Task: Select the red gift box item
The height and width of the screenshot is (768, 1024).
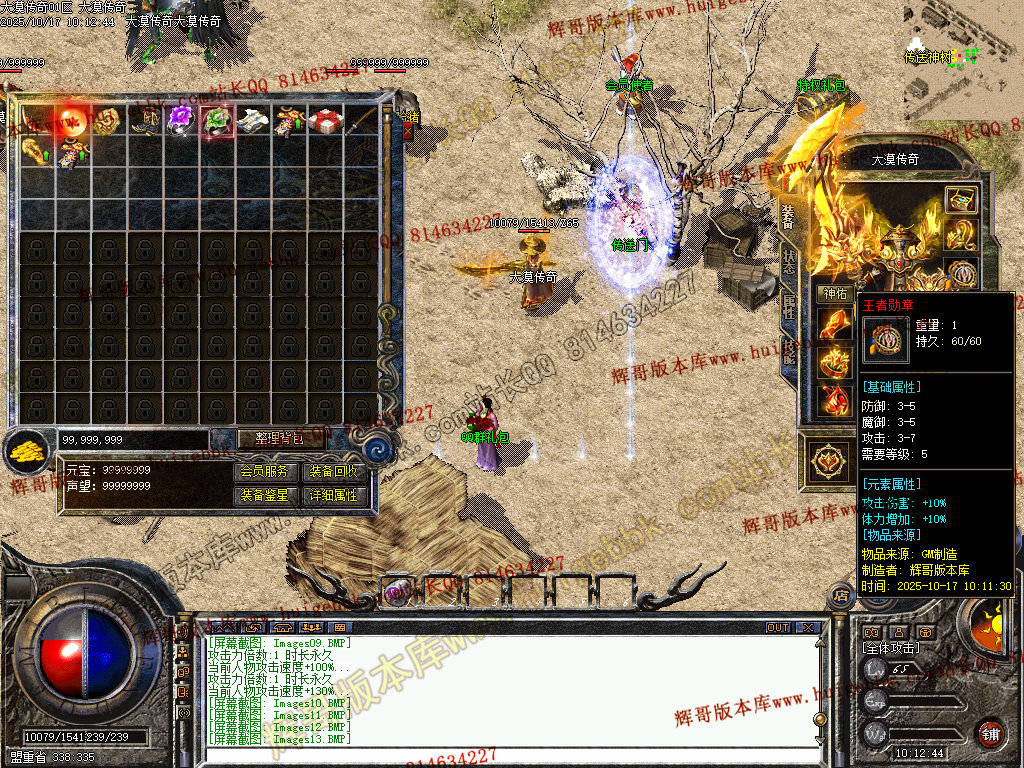Action: [324, 121]
